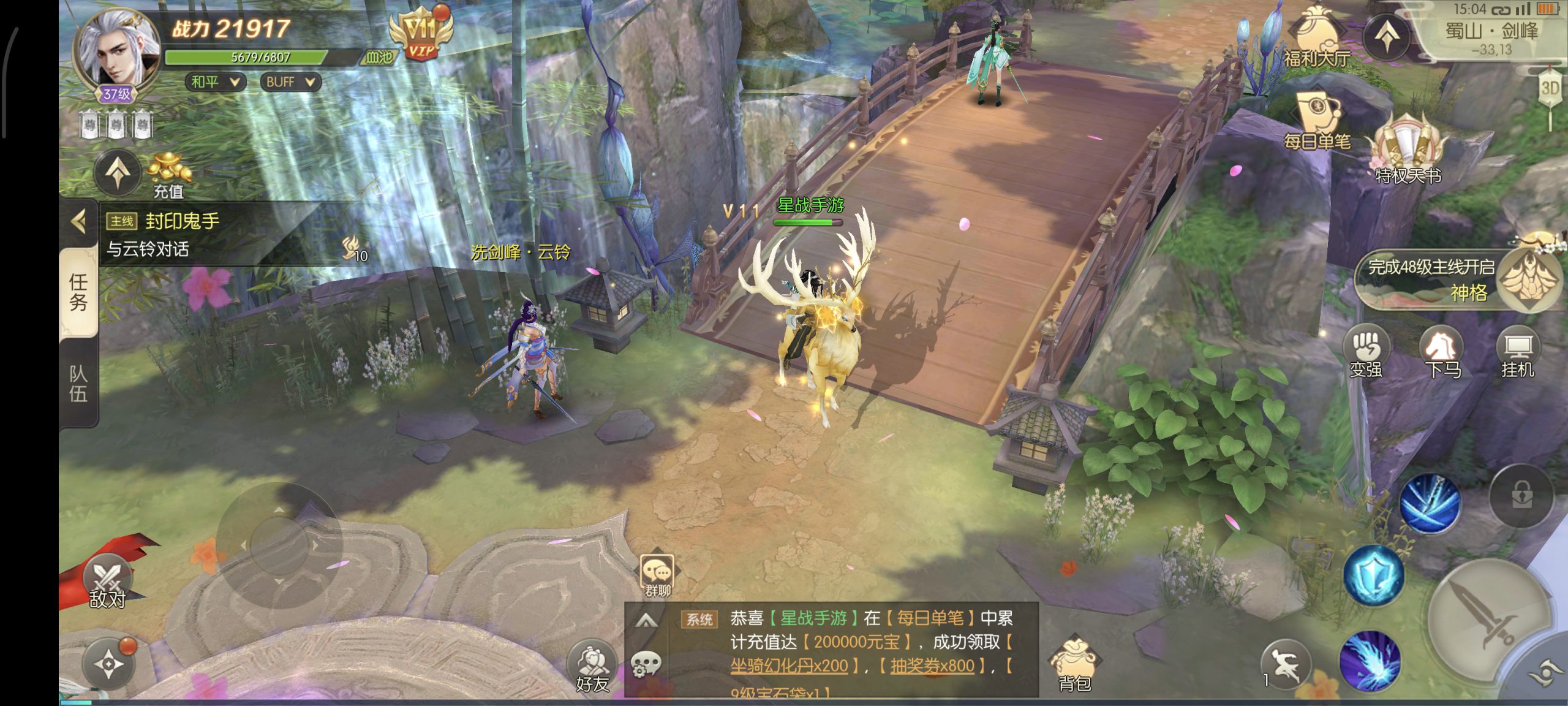The height and width of the screenshot is (706, 1568).
Task: Tap the sword basic attack button
Action: [1488, 619]
